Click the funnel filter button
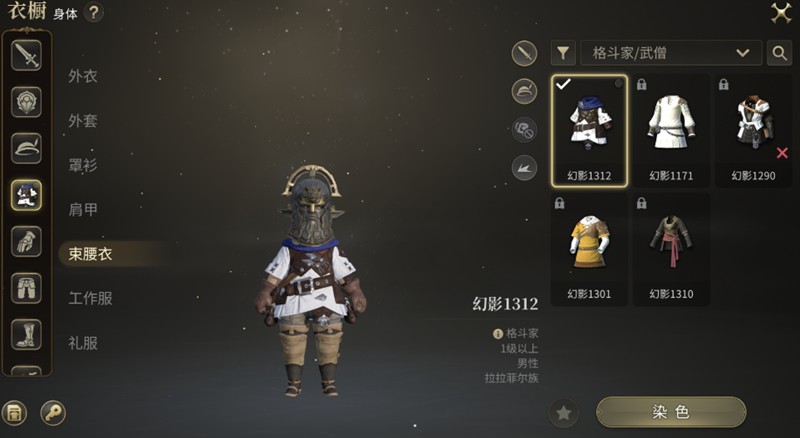This screenshot has height=438, width=800. 564,53
